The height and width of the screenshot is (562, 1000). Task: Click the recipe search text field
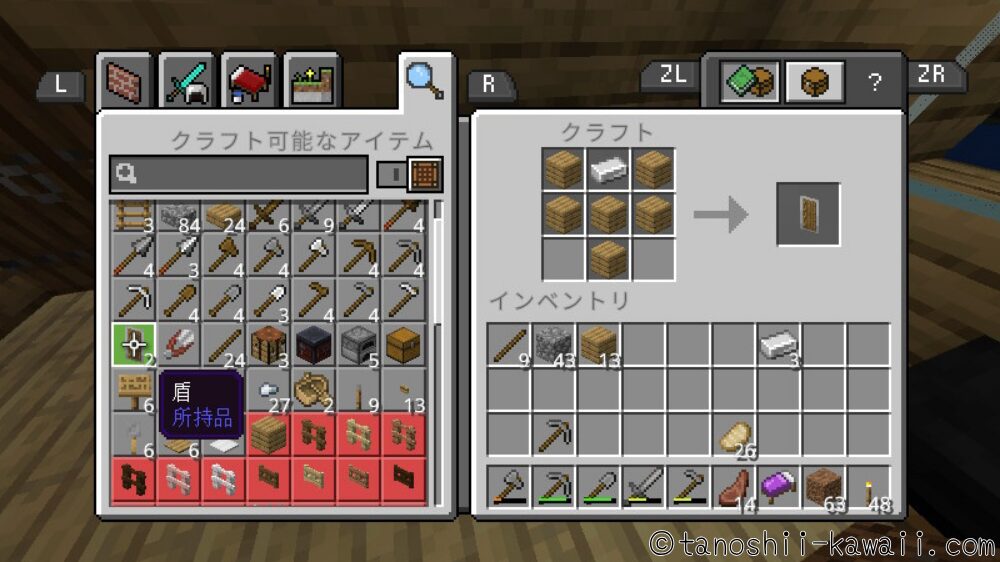point(238,174)
